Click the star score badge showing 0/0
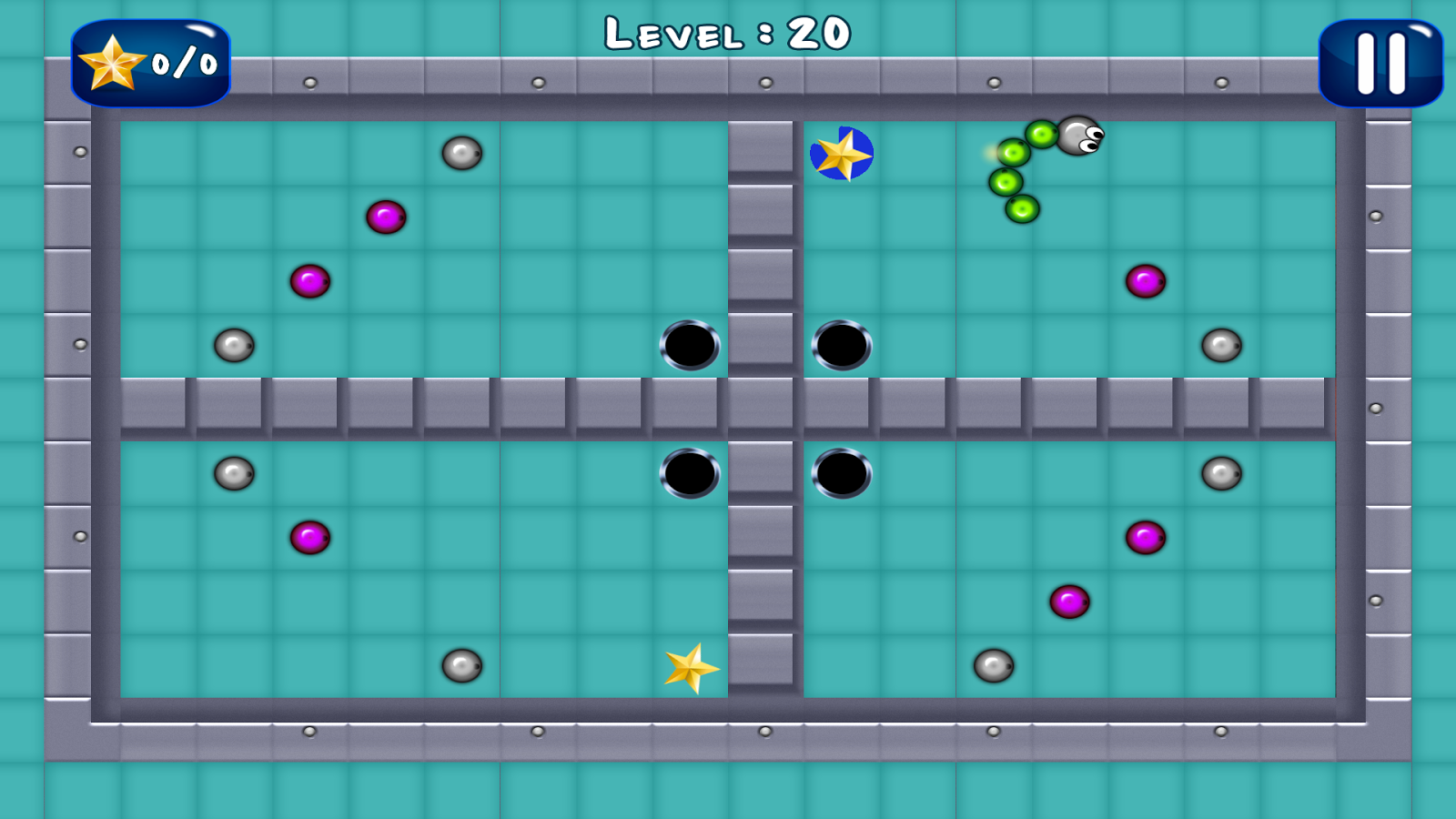This screenshot has width=1456, height=819. click(150, 64)
